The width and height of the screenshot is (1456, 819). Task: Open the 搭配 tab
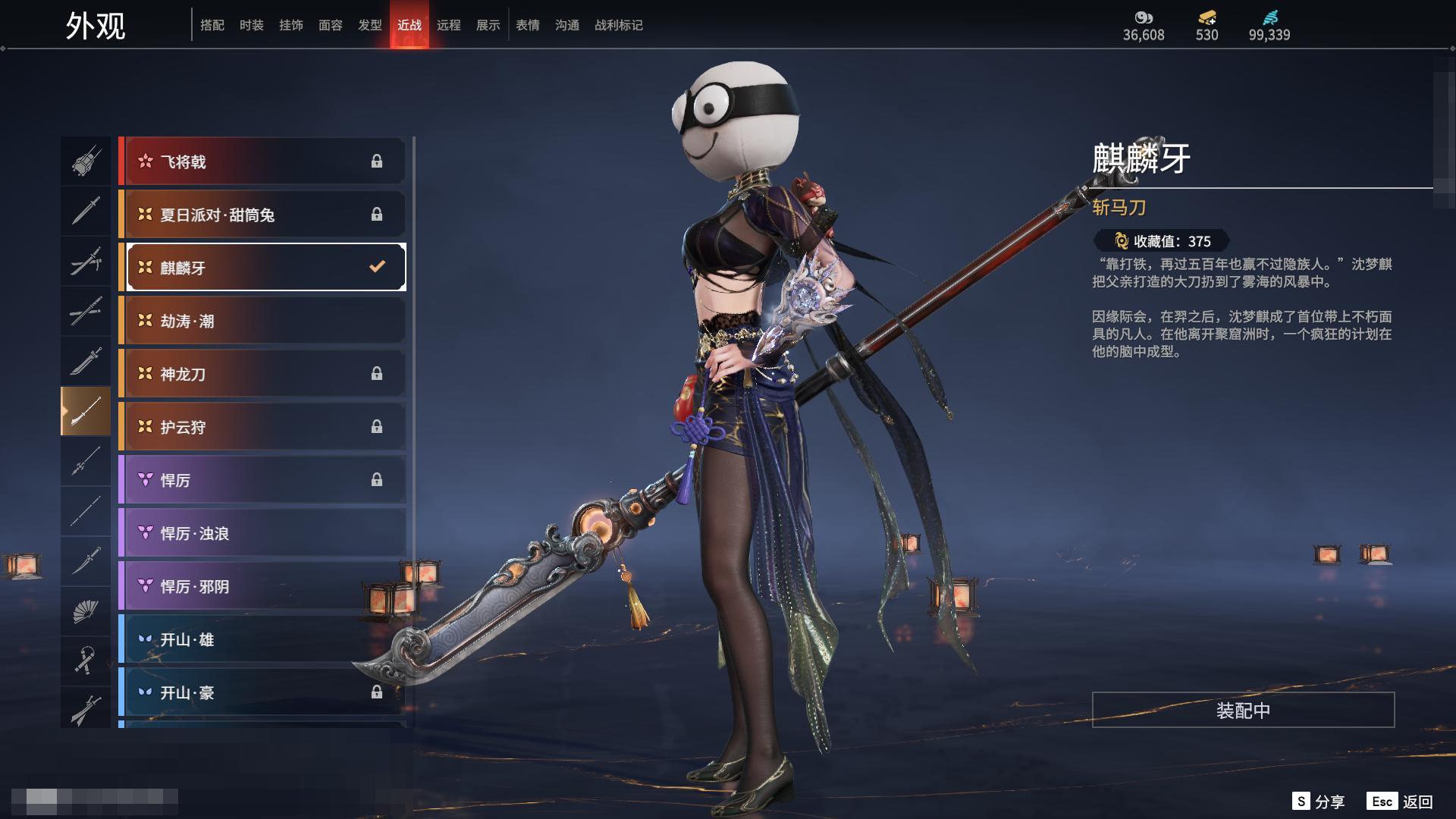(x=212, y=26)
